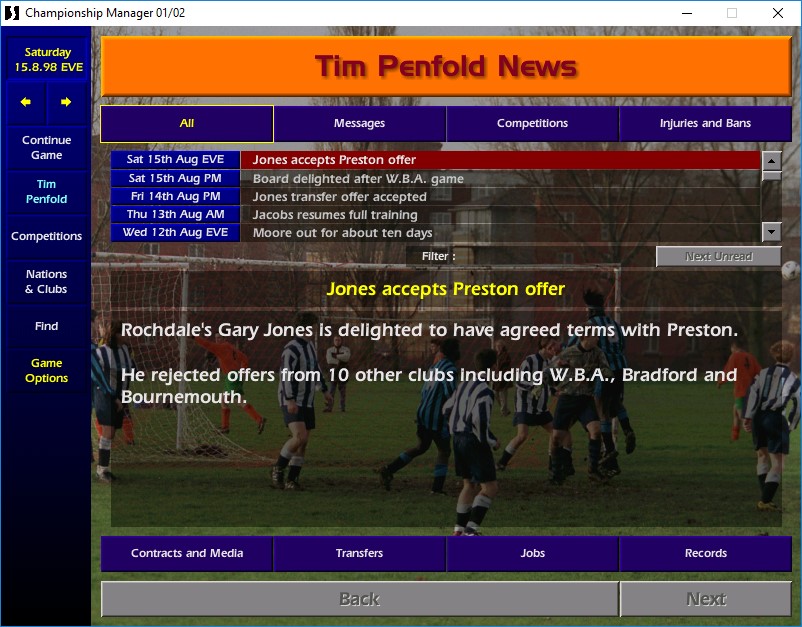This screenshot has width=802, height=627.
Task: Close the Championship Manager window
Action: click(778, 13)
